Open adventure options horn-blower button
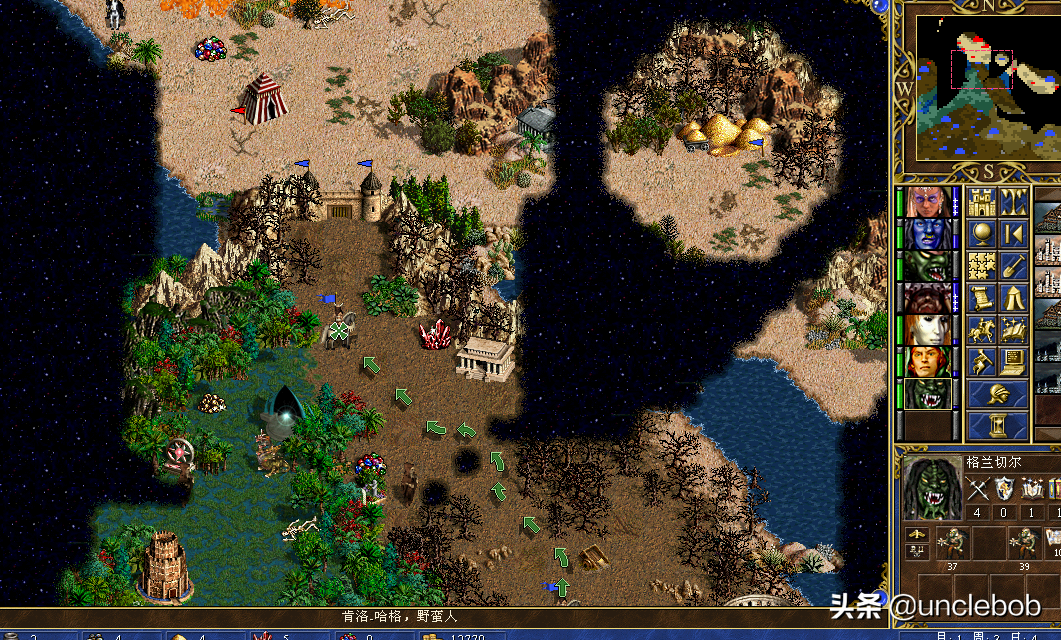Viewport: 1061px width, 640px height. pos(981,360)
